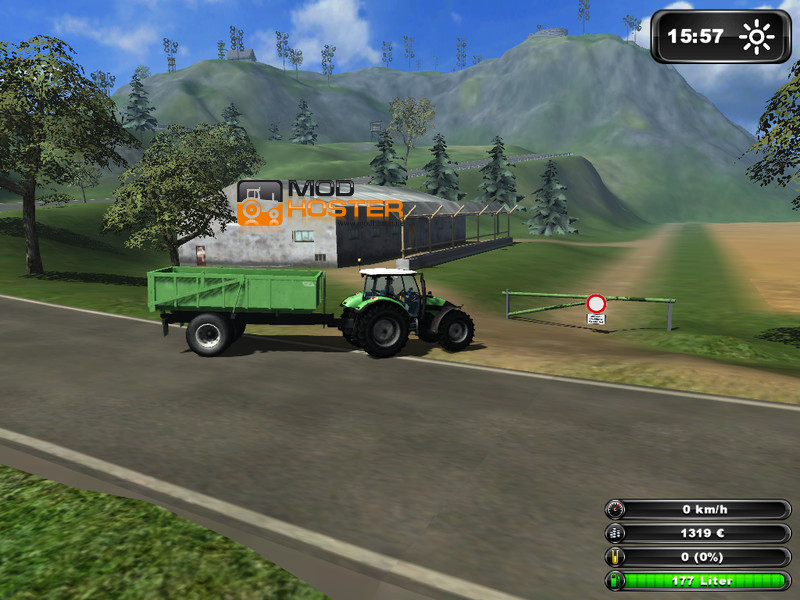Viewport: 800px width, 600px height.
Task: Click the sun weather icon
Action: (x=757, y=38)
